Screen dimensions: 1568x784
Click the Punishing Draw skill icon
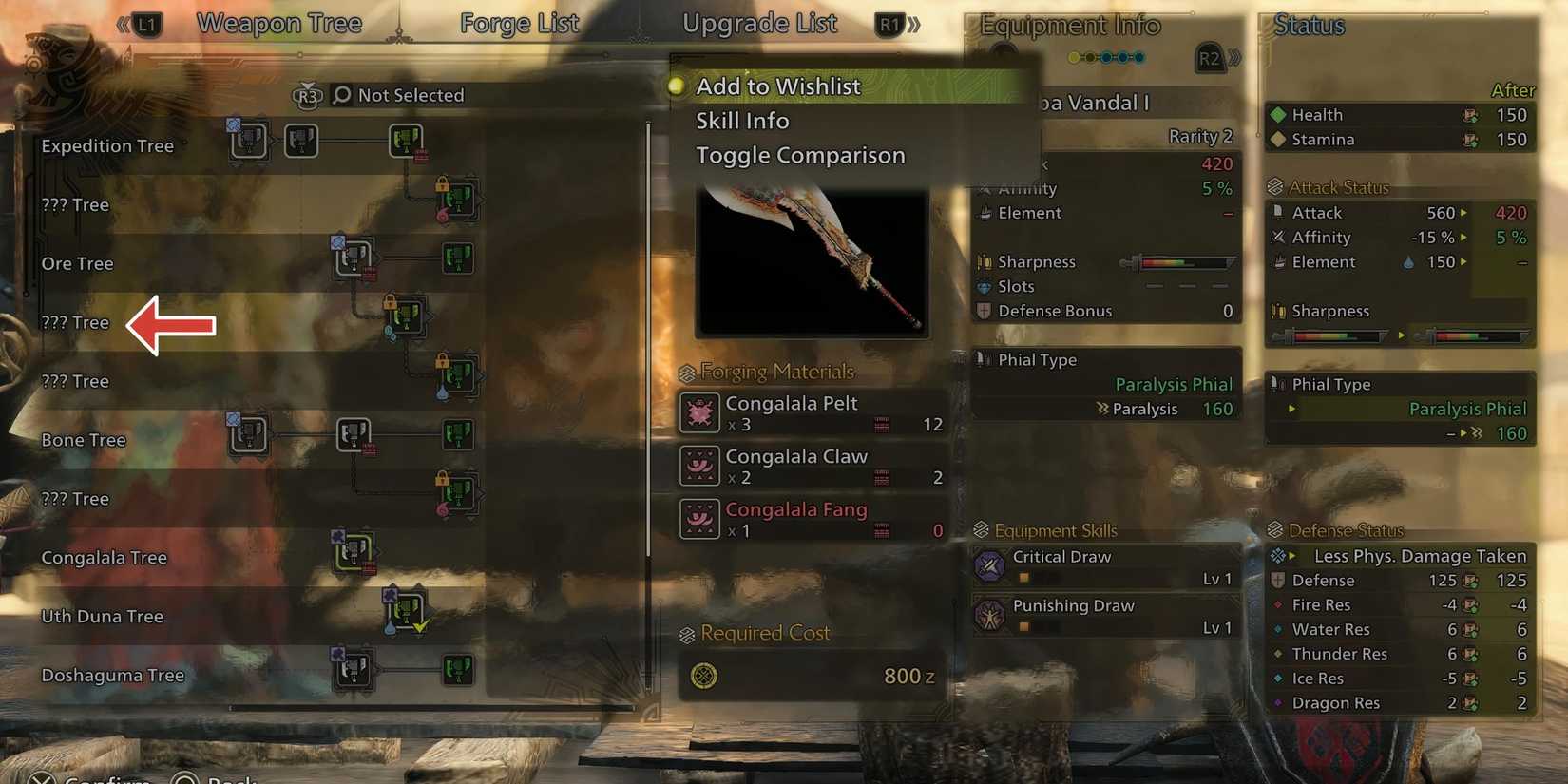[x=990, y=615]
